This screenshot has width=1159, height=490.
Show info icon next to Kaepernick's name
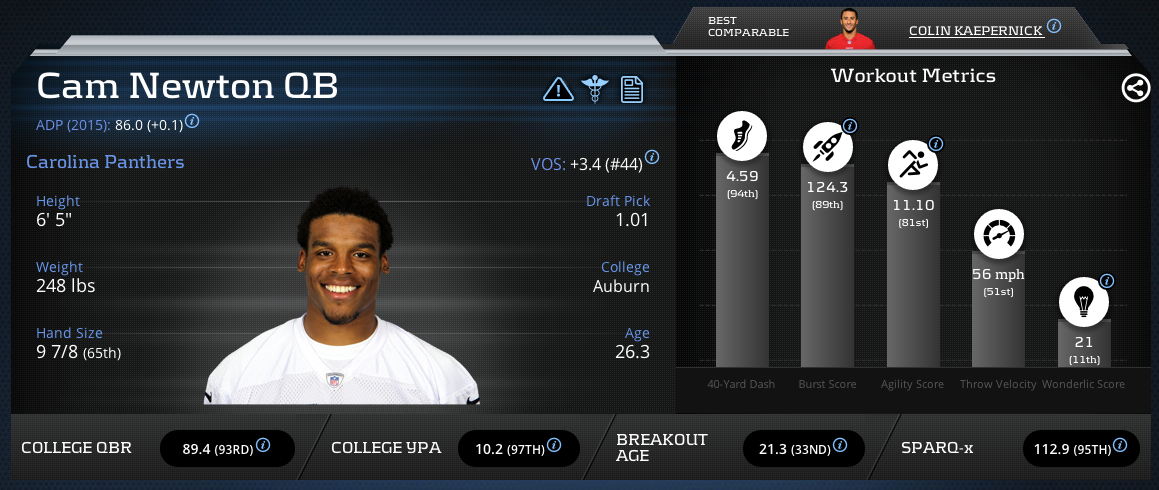click(1054, 26)
